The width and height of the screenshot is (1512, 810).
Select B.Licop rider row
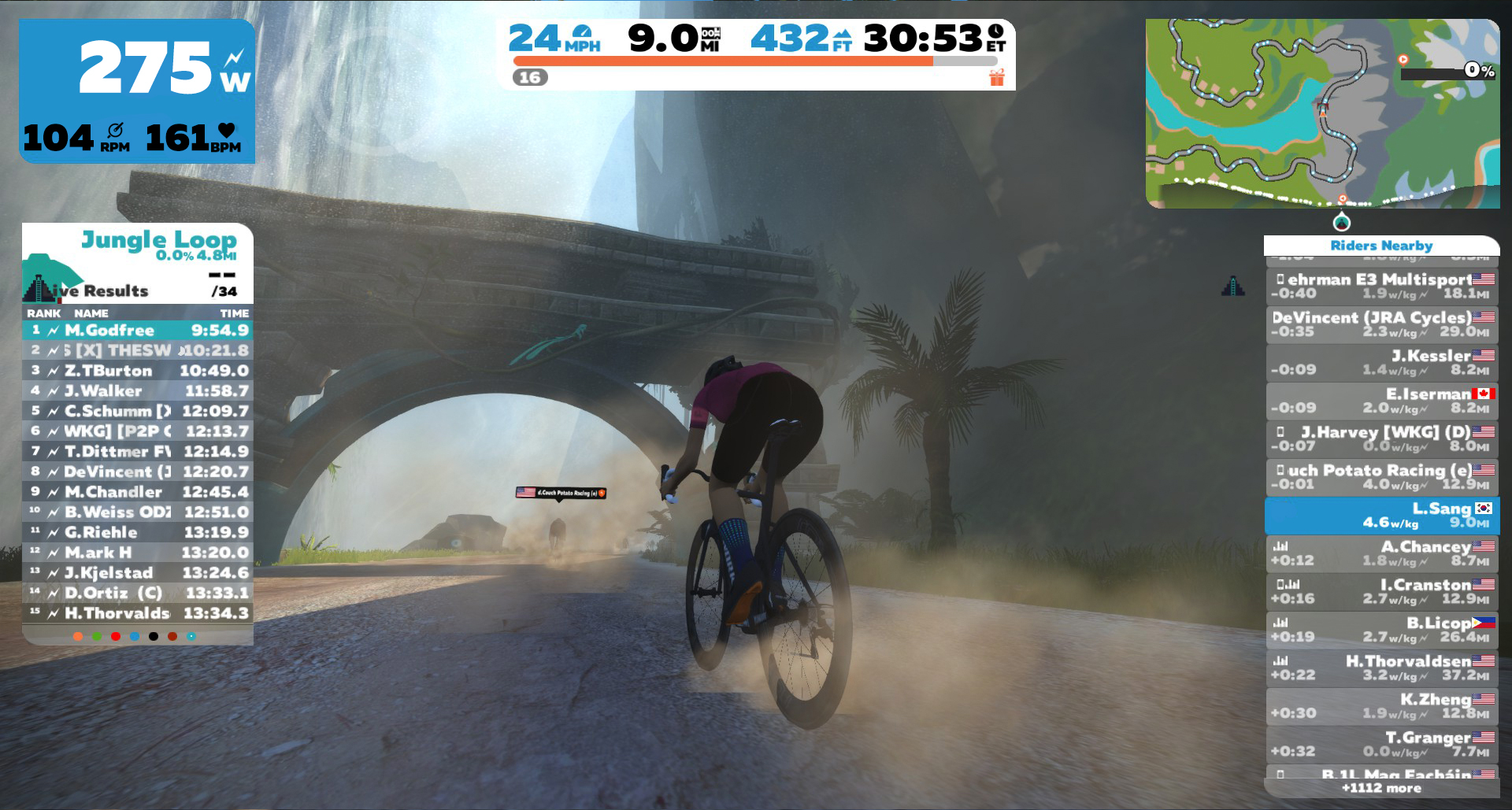click(x=1381, y=630)
